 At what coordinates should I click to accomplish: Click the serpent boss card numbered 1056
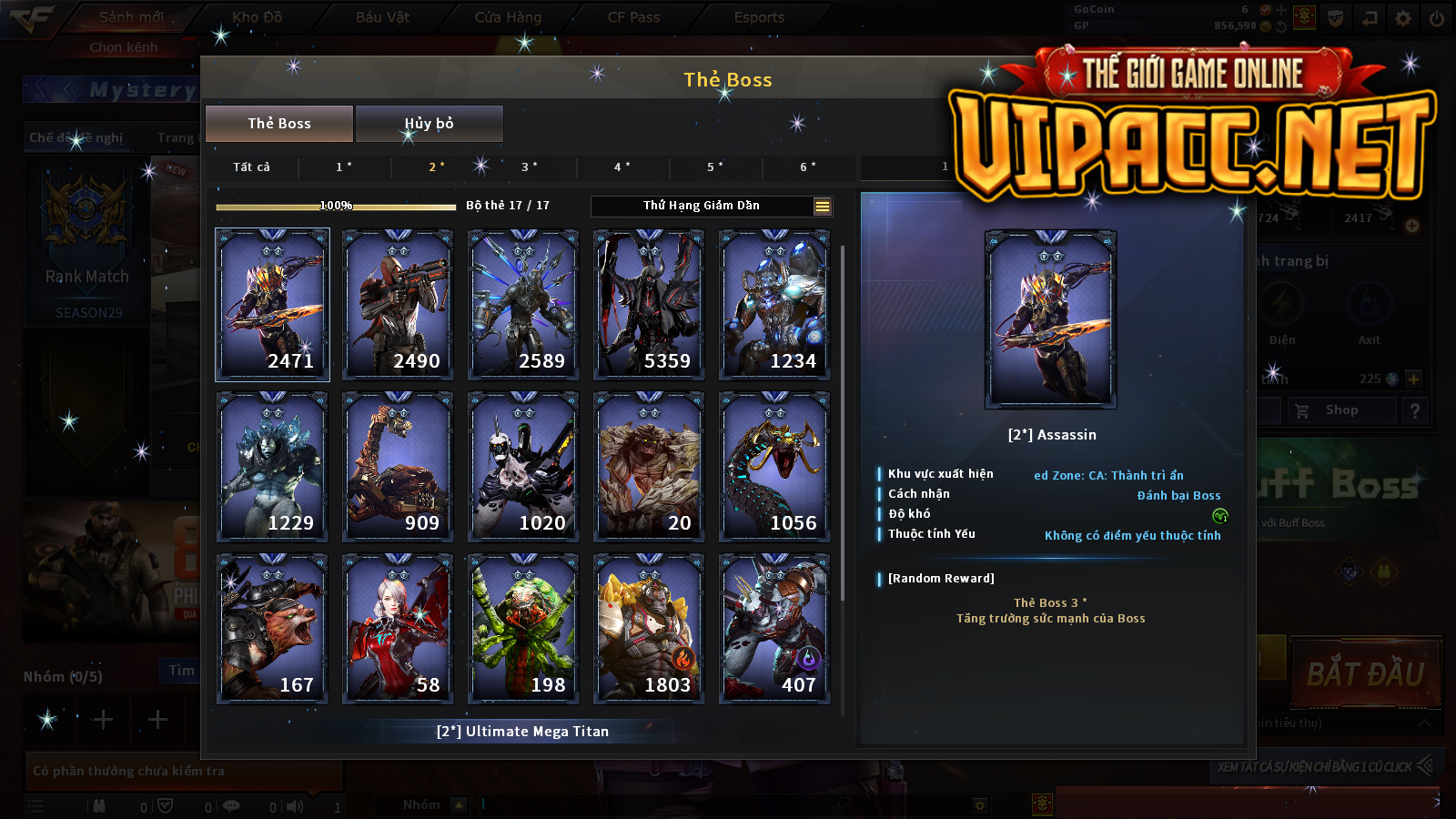coord(774,466)
